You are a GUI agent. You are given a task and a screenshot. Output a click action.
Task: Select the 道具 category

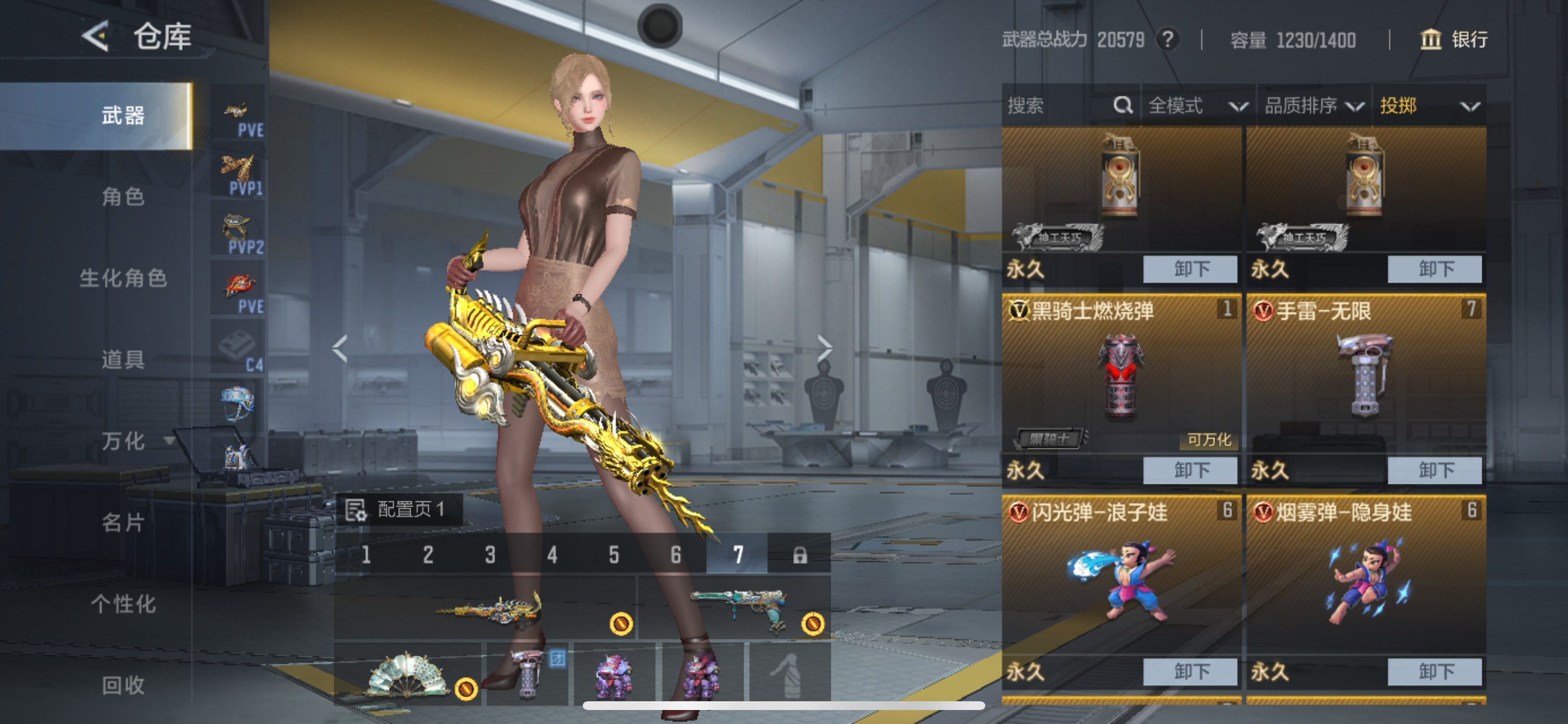pyautogui.click(x=123, y=360)
